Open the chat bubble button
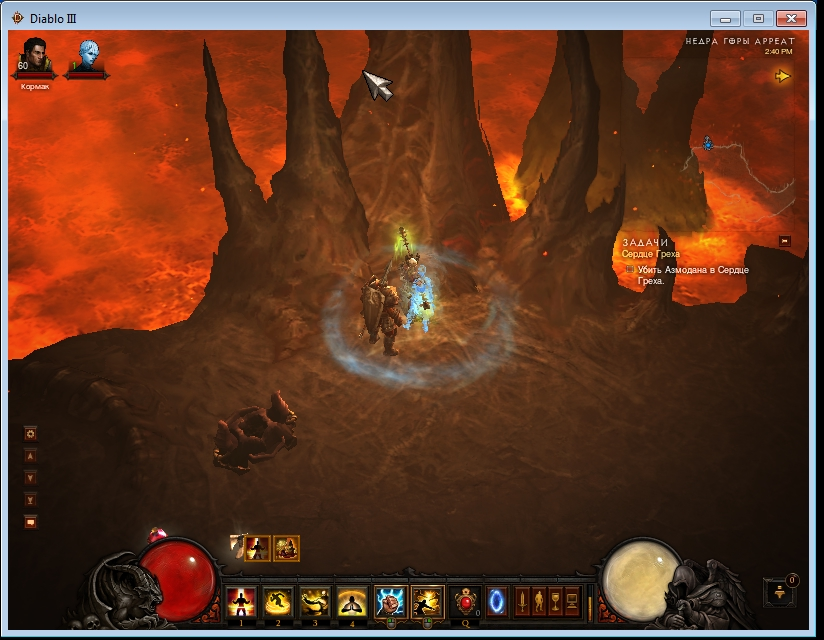Screen dimensions: 824x640 pyautogui.click(x=31, y=521)
